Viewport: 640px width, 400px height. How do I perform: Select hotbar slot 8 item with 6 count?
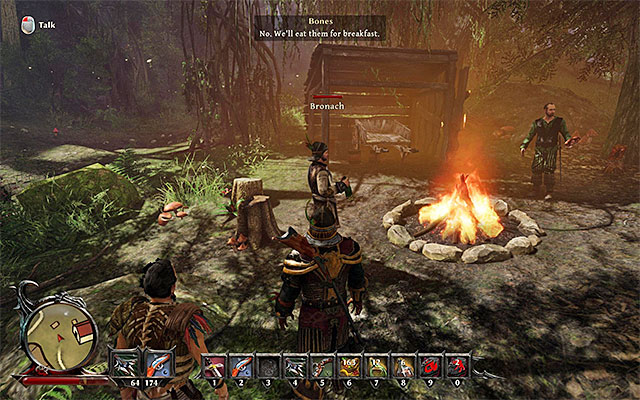[403, 366]
